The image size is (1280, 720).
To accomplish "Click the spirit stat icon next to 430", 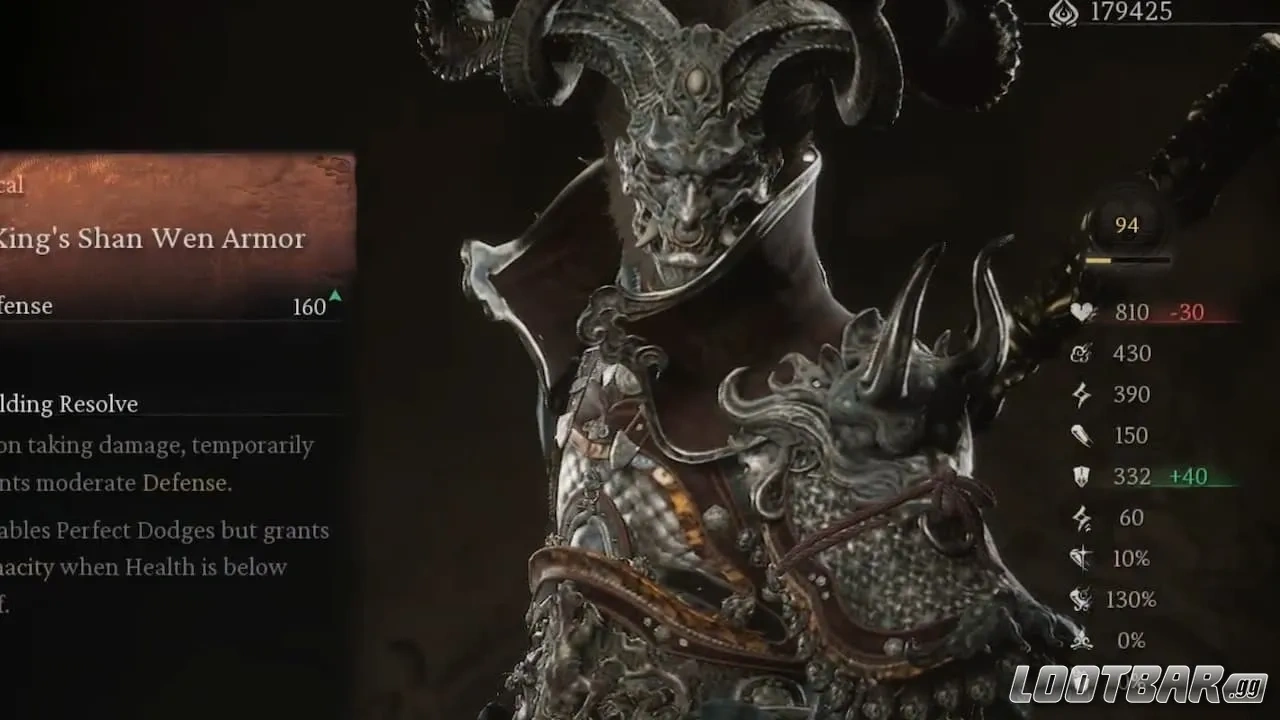I will (1081, 353).
